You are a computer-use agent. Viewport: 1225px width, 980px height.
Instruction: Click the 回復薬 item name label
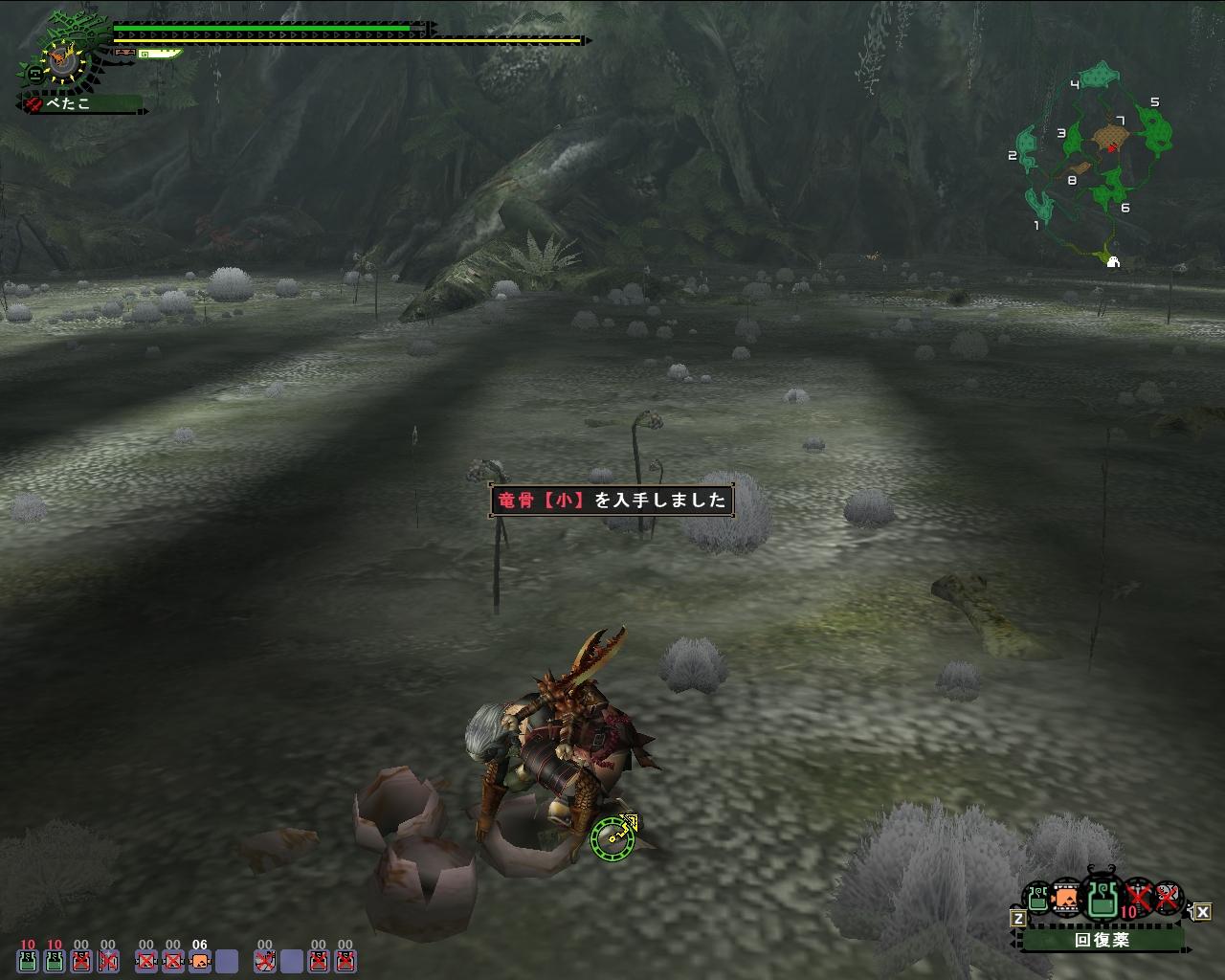[x=1102, y=940]
